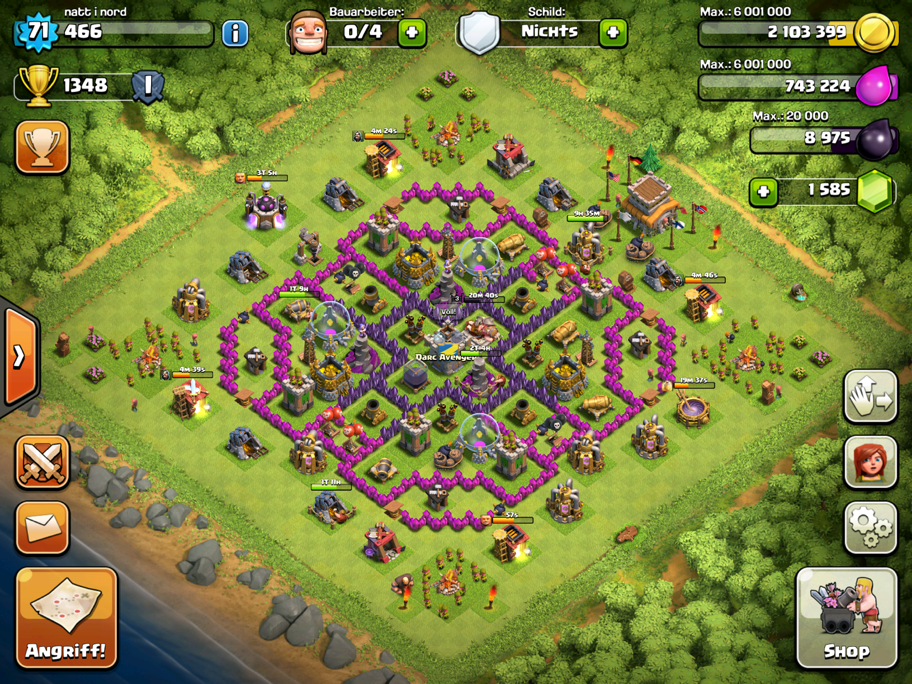This screenshot has width=912, height=684.
Task: Start an attack with the Angriff! button
Action: [67, 618]
